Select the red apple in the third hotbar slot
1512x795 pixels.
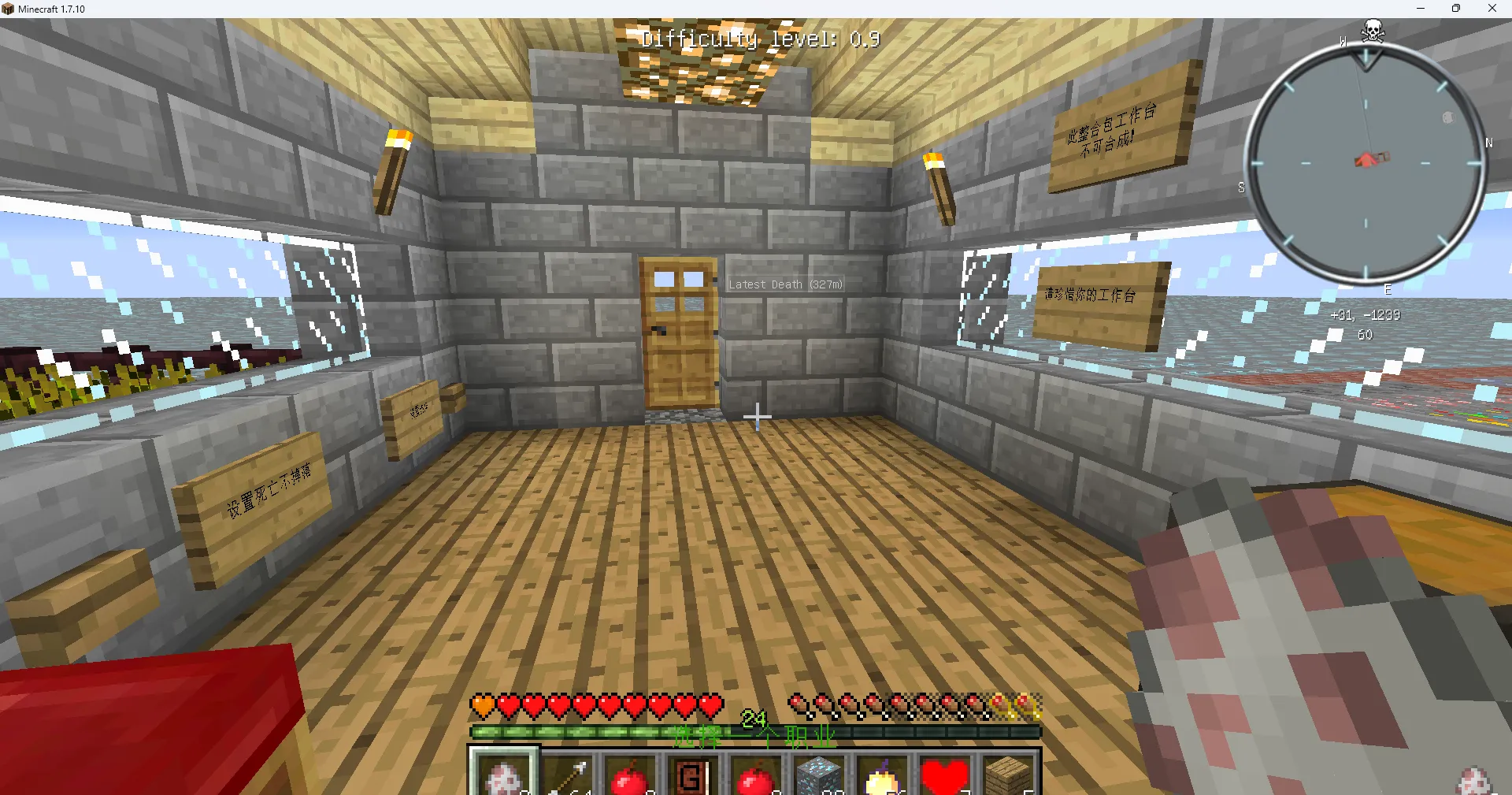coord(631,775)
